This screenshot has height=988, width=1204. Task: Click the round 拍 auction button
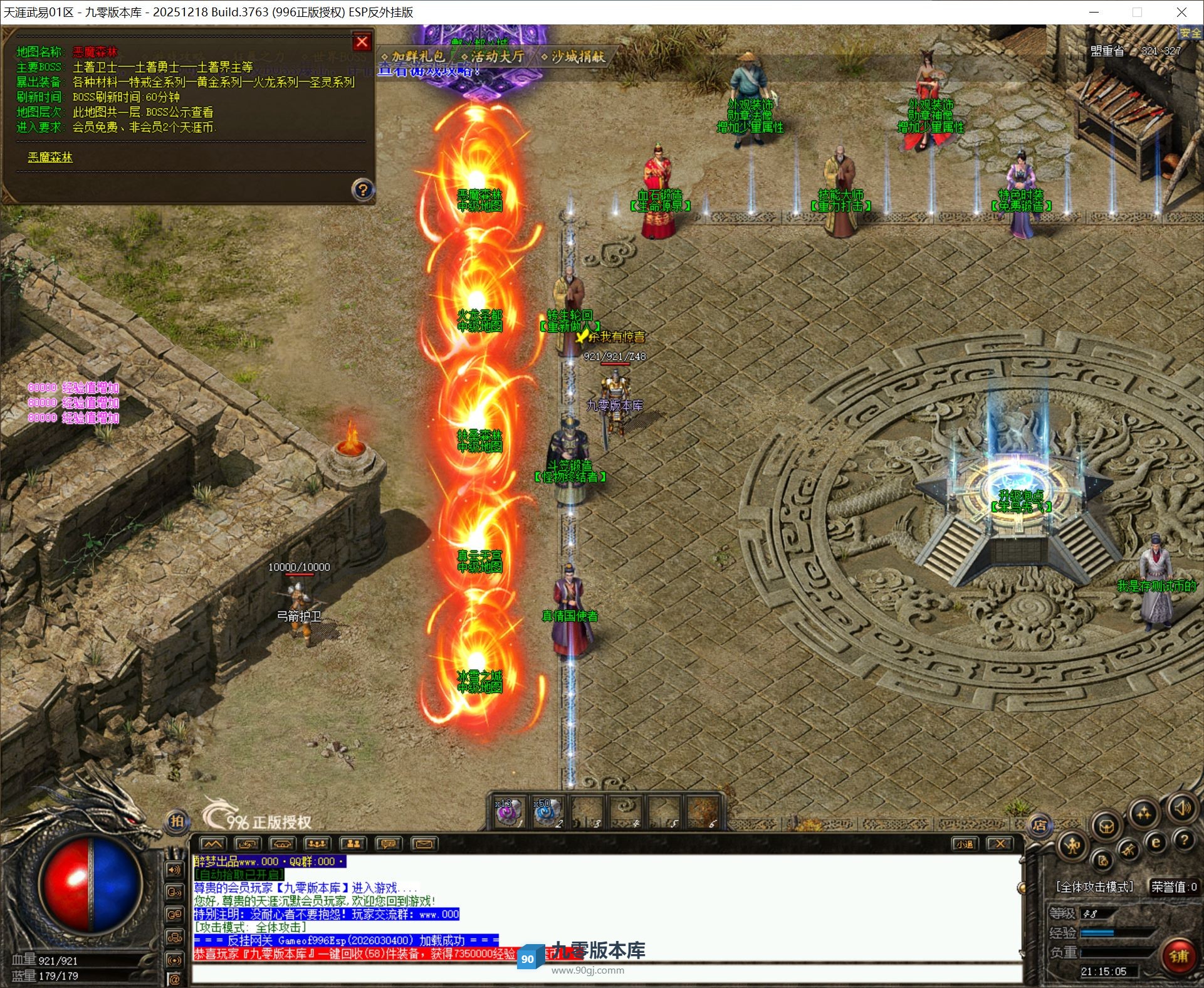click(x=177, y=821)
